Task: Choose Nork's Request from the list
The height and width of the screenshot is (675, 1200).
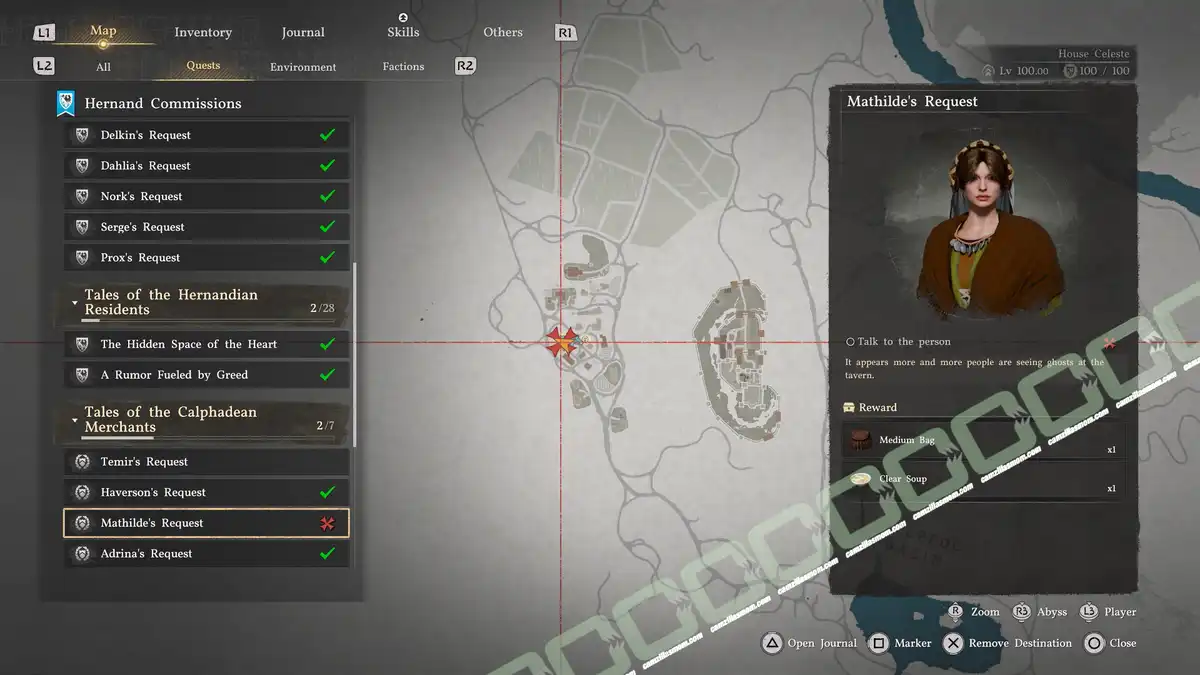Action: click(206, 196)
